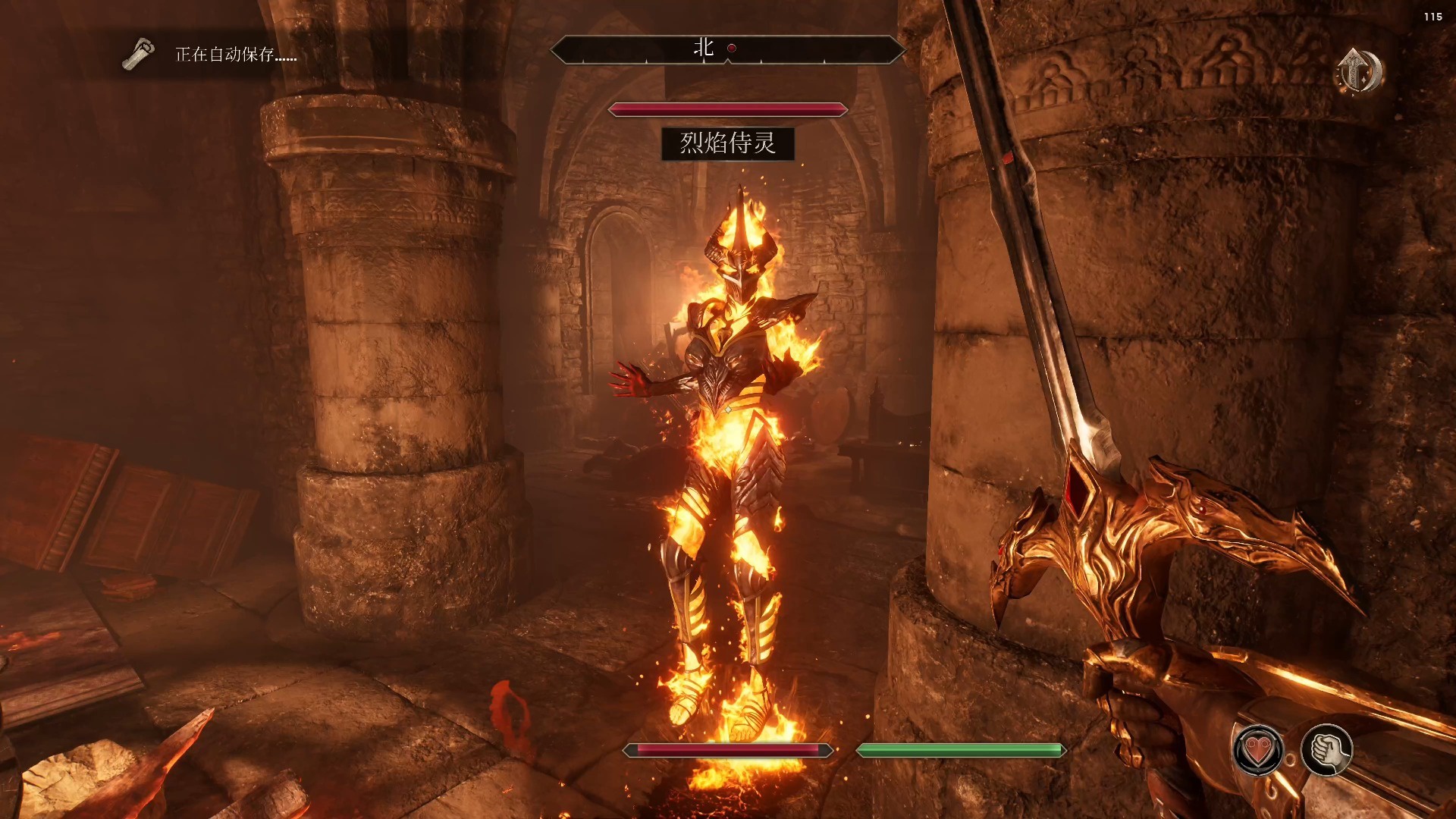
Task: Click the compass bar showing 北
Action: [727, 49]
